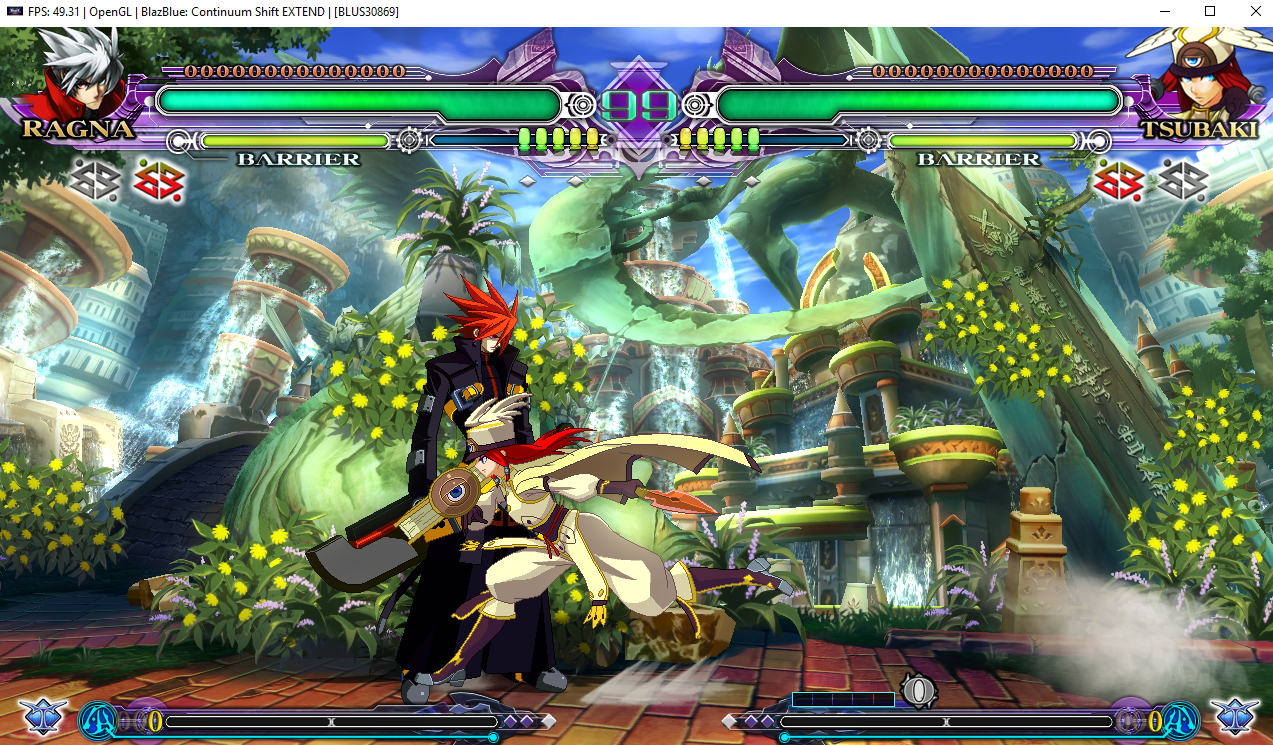The height and width of the screenshot is (745, 1273).
Task: Select Tsubaki's red Burst icon
Action: tap(1118, 181)
